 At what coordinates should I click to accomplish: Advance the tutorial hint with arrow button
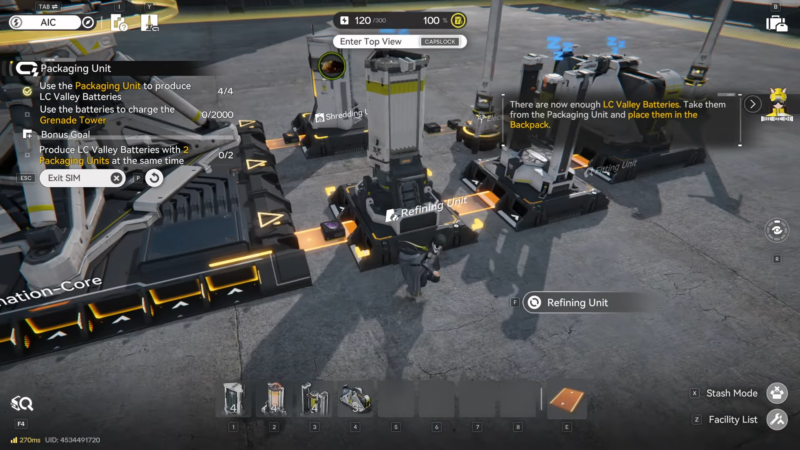(x=753, y=103)
